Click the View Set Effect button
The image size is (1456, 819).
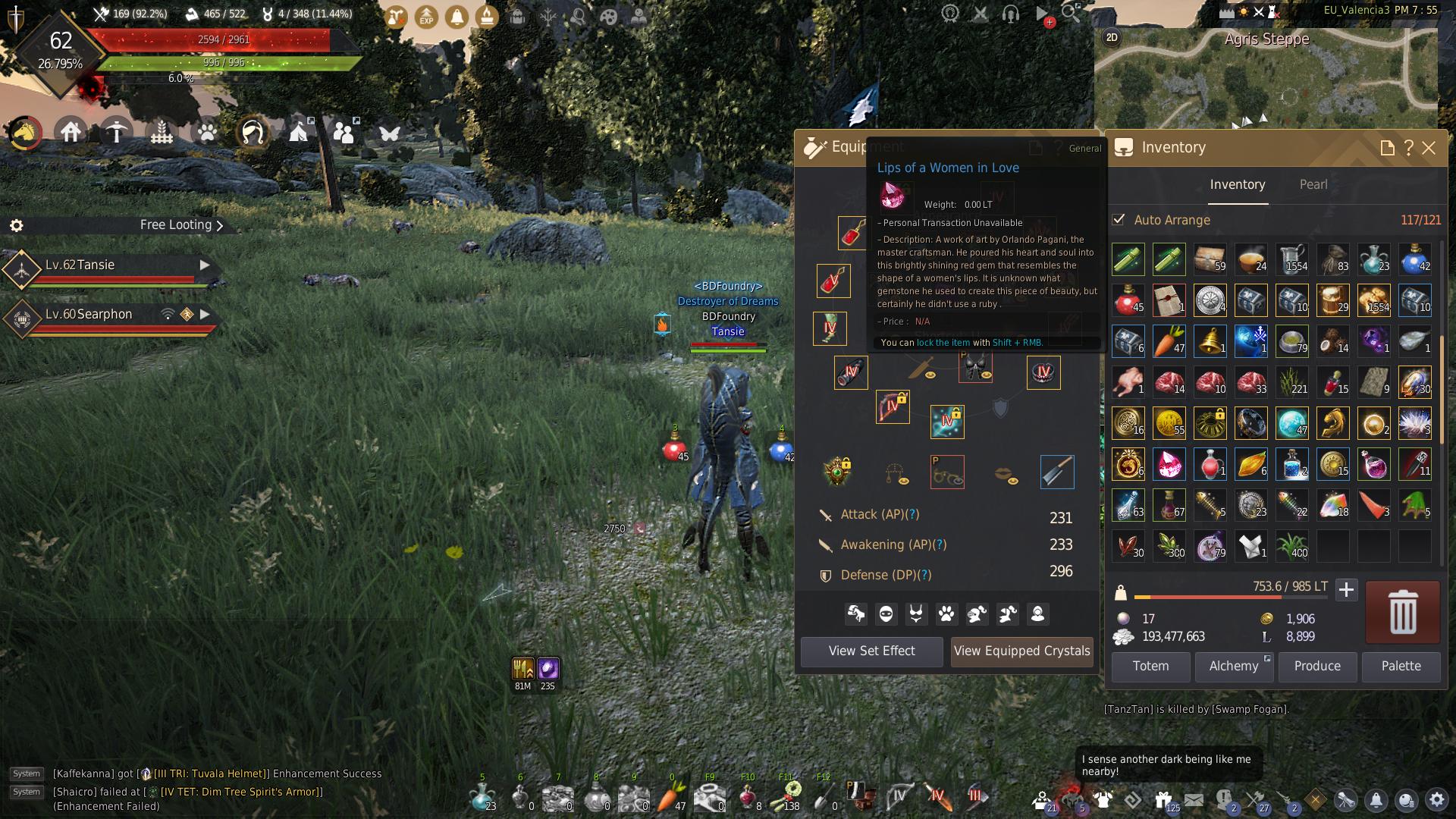click(871, 651)
